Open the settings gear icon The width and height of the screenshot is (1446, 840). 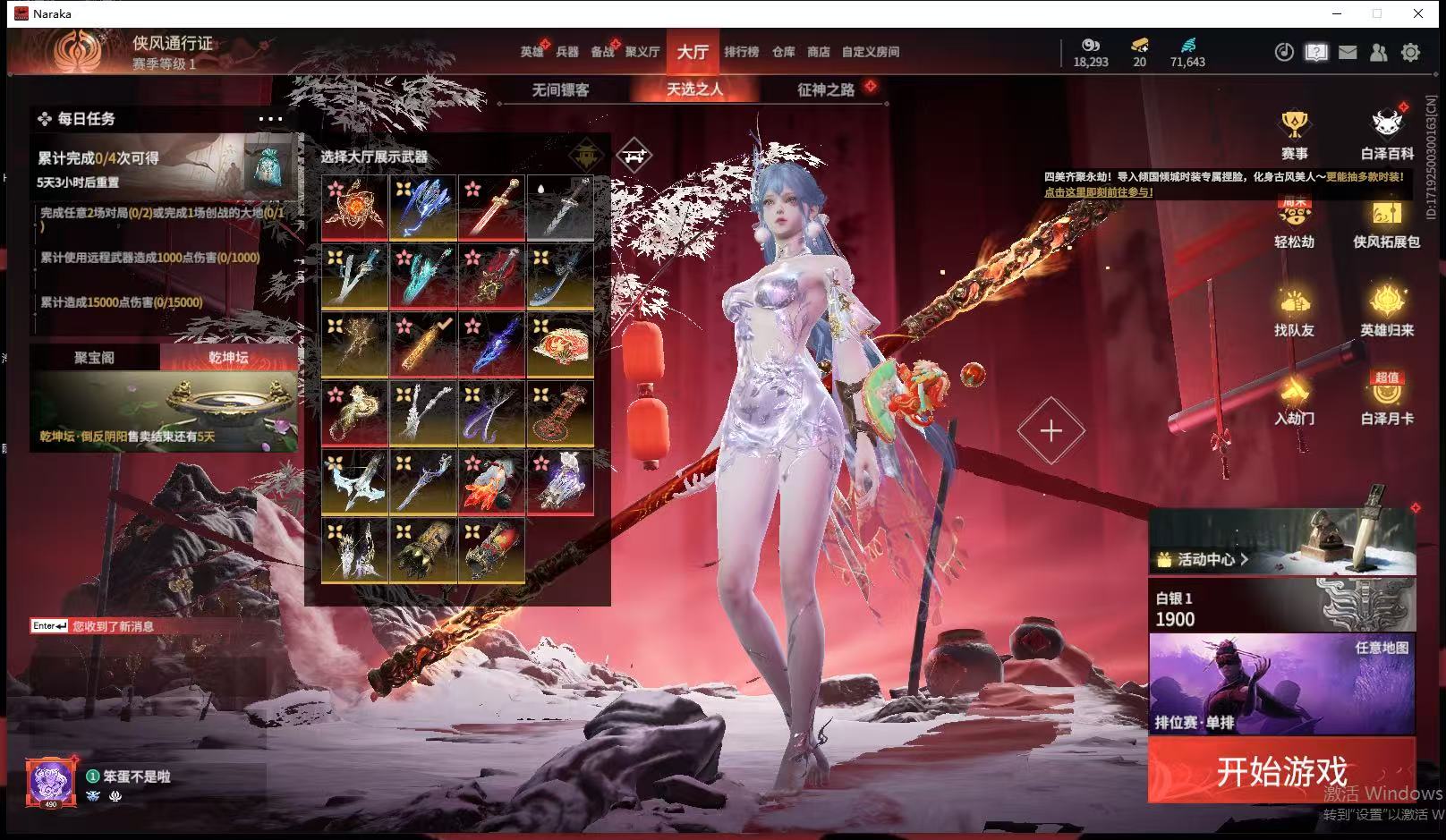[x=1410, y=53]
